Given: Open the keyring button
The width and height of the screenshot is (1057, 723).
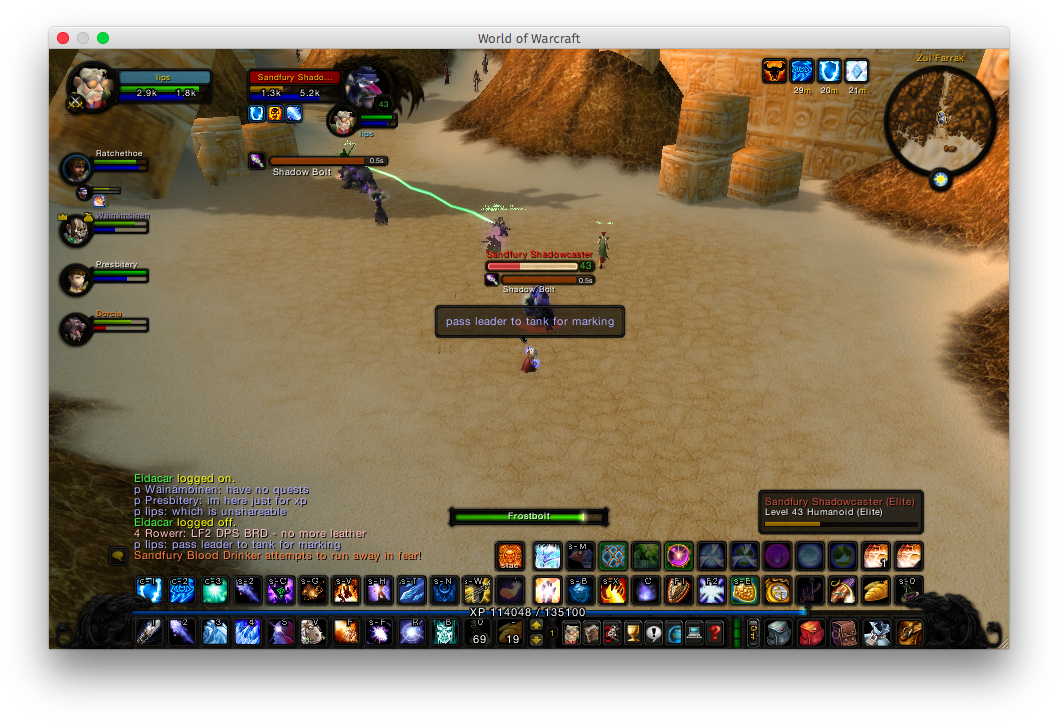Looking at the screenshot, I should pyautogui.click(x=753, y=632).
